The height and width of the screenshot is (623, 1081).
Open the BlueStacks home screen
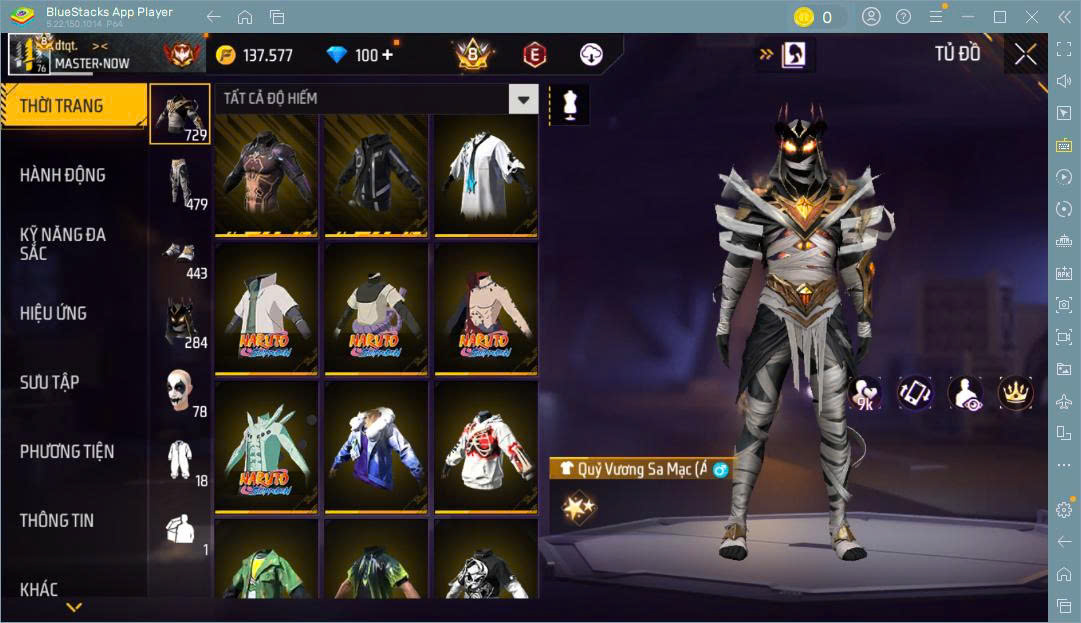tap(245, 17)
